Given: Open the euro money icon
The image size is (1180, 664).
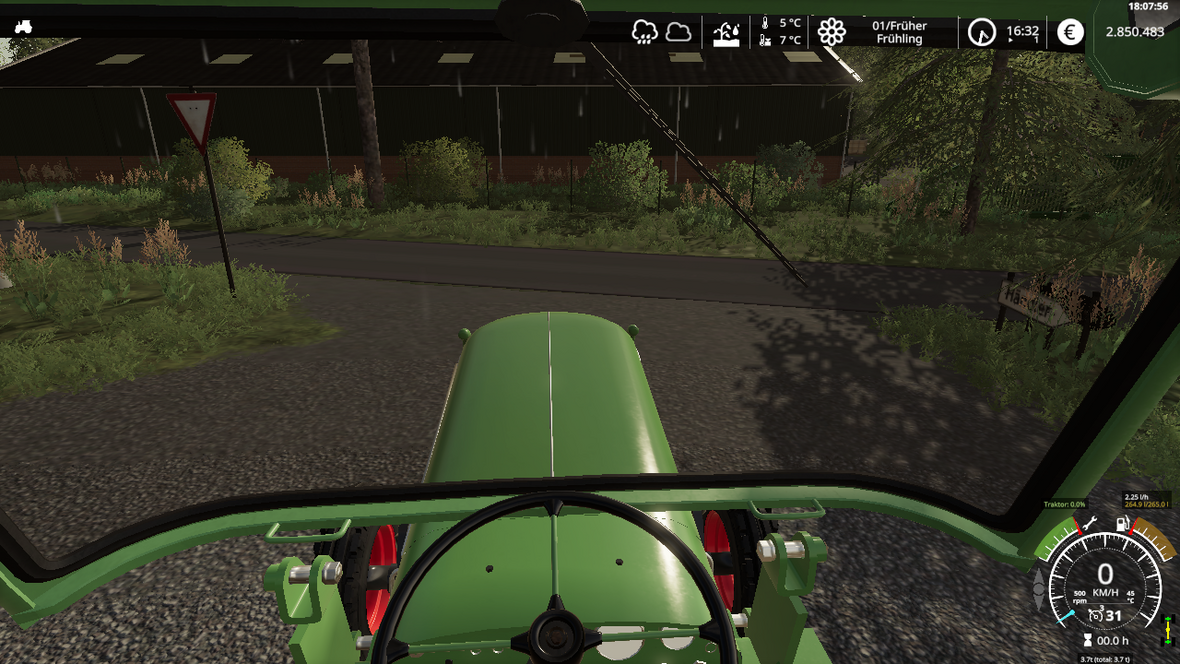Looking at the screenshot, I should coord(1070,32).
